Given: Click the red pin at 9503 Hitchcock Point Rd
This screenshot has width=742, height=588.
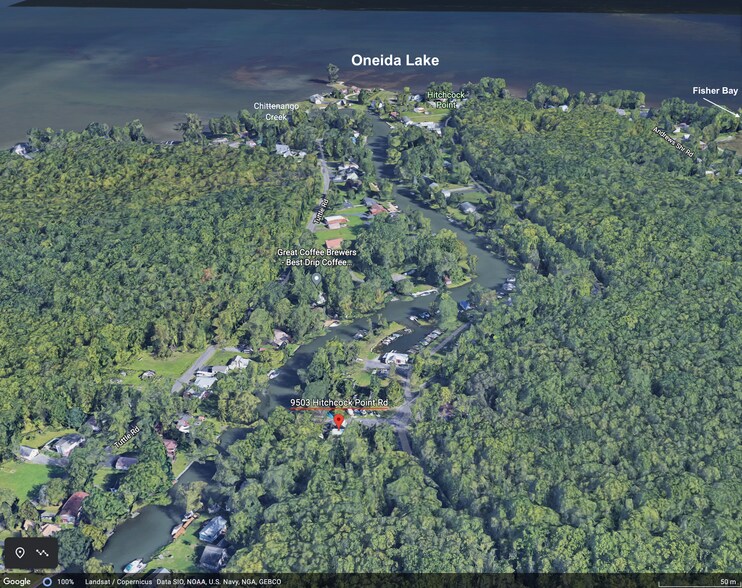Looking at the screenshot, I should (x=338, y=424).
